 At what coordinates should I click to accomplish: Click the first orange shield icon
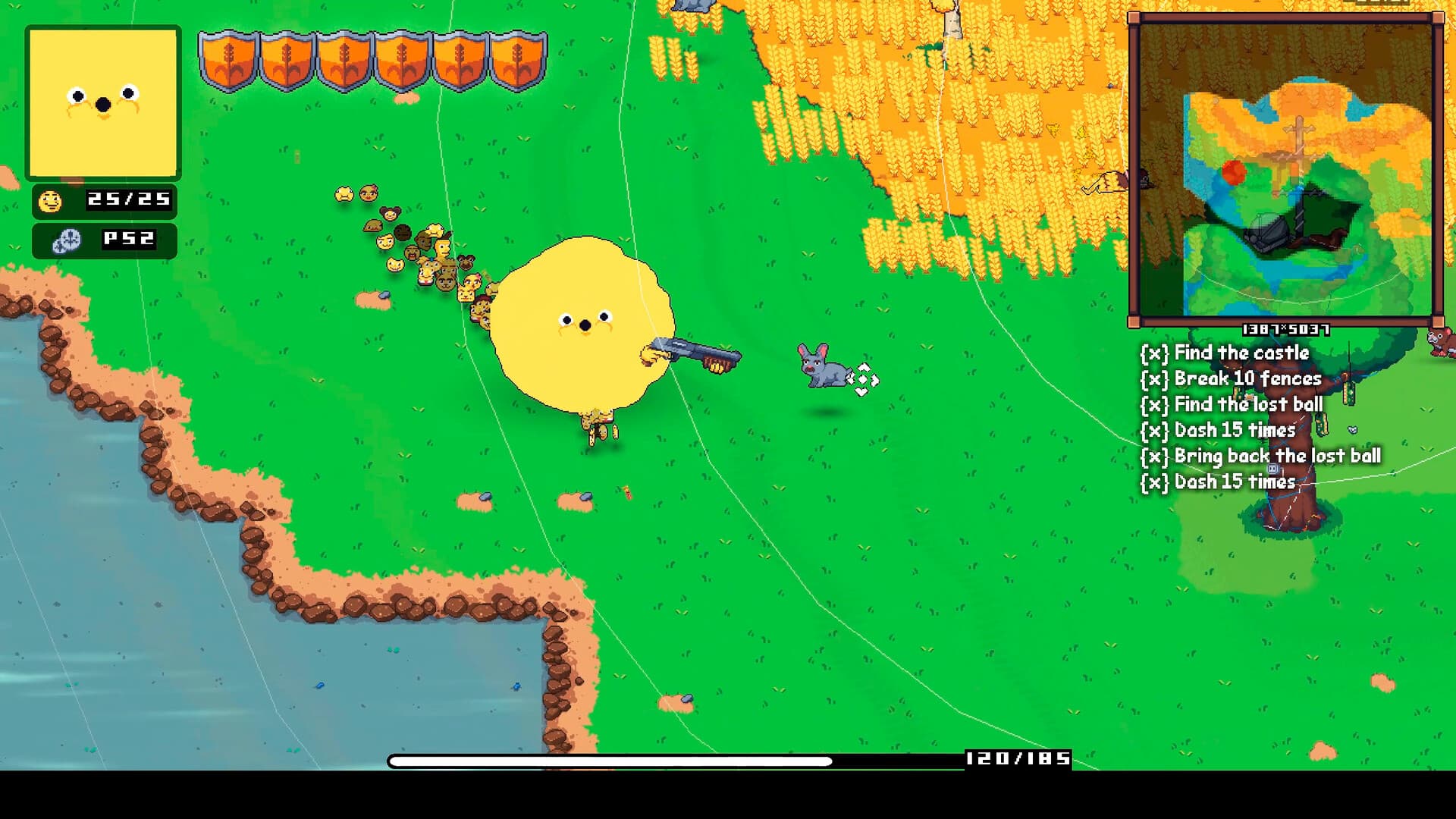[x=227, y=57]
